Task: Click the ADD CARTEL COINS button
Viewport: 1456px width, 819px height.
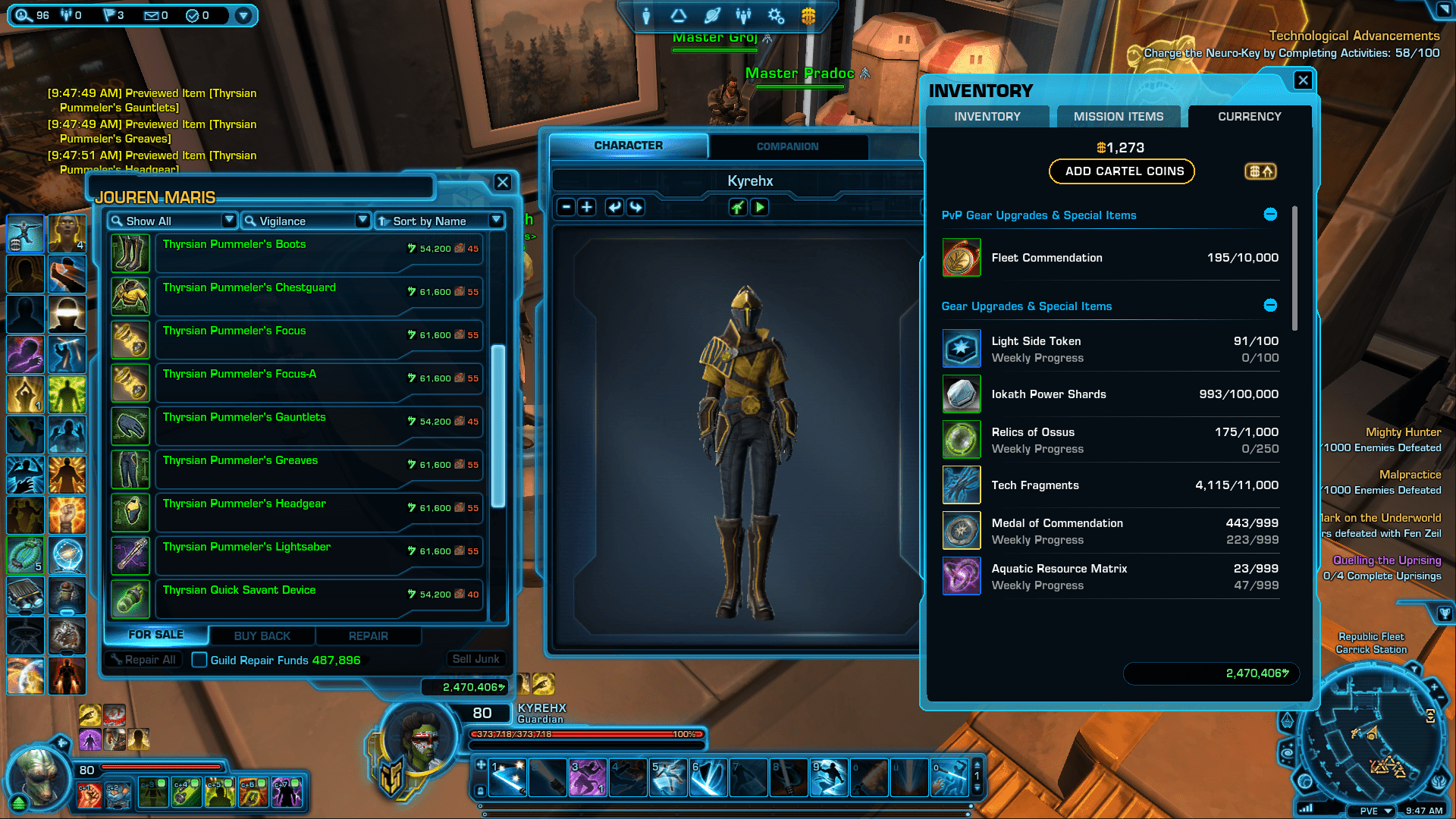Action: (x=1121, y=171)
